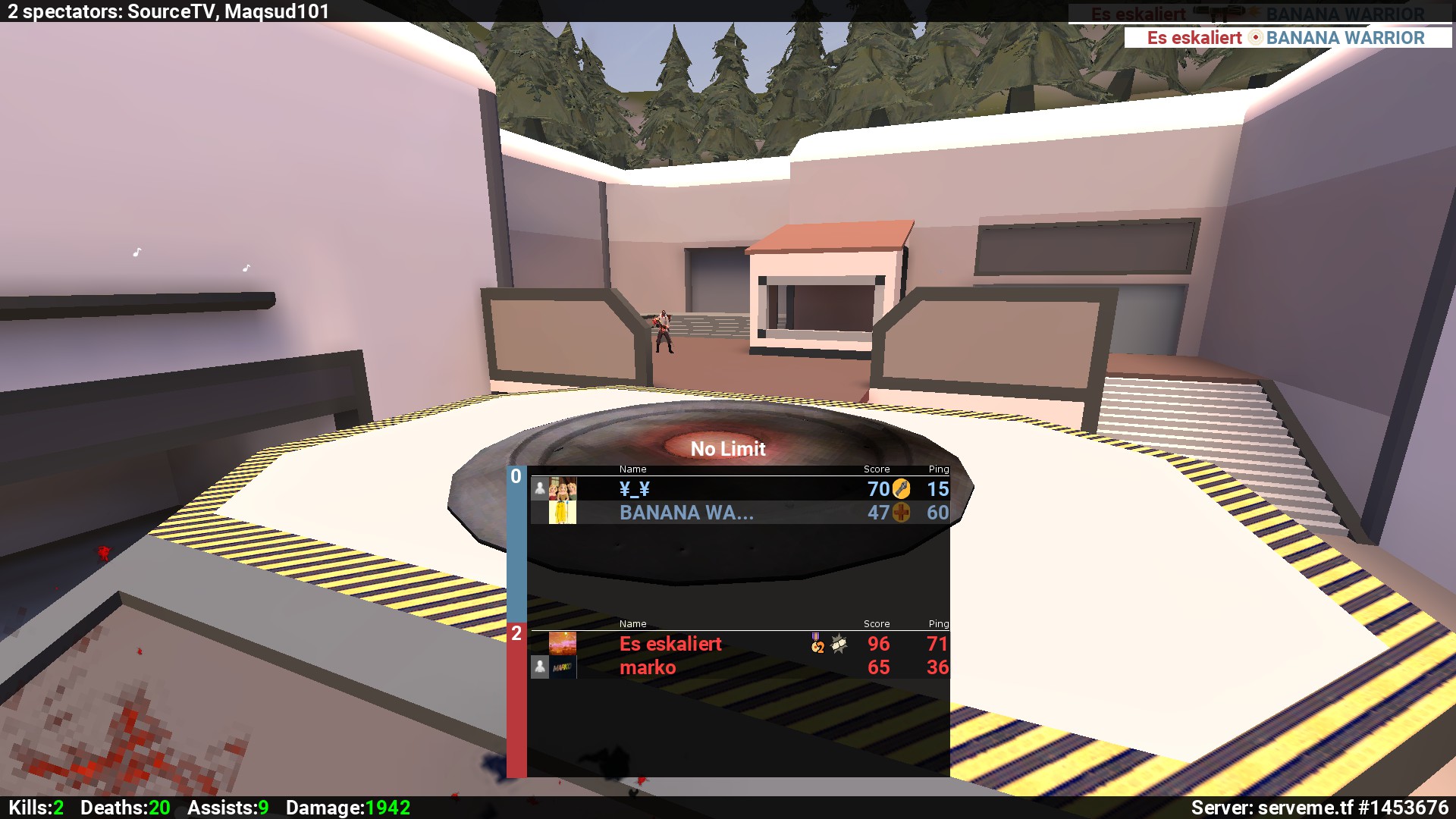Click the BANANA WA... yellow avatar

563,513
